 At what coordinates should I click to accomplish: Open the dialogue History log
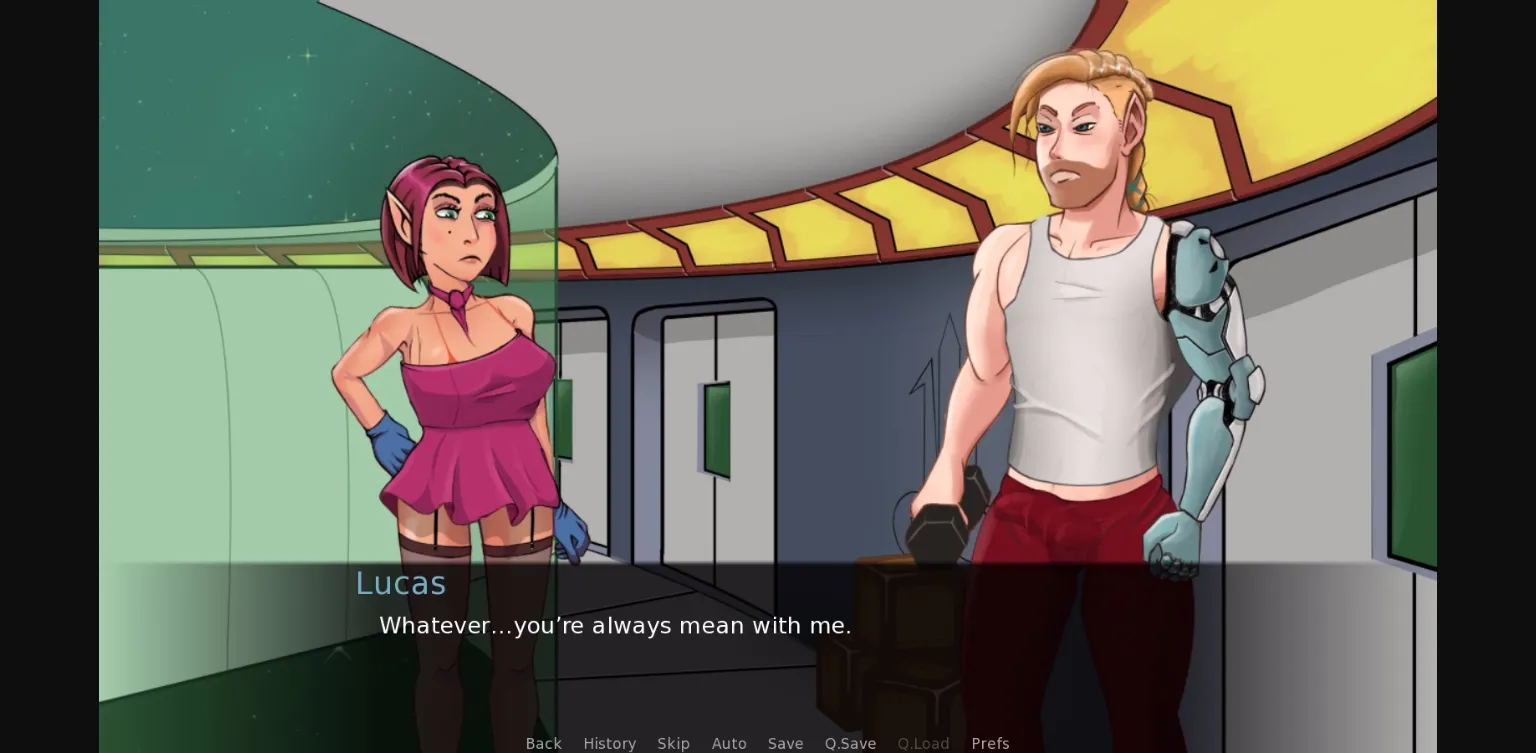click(x=609, y=743)
